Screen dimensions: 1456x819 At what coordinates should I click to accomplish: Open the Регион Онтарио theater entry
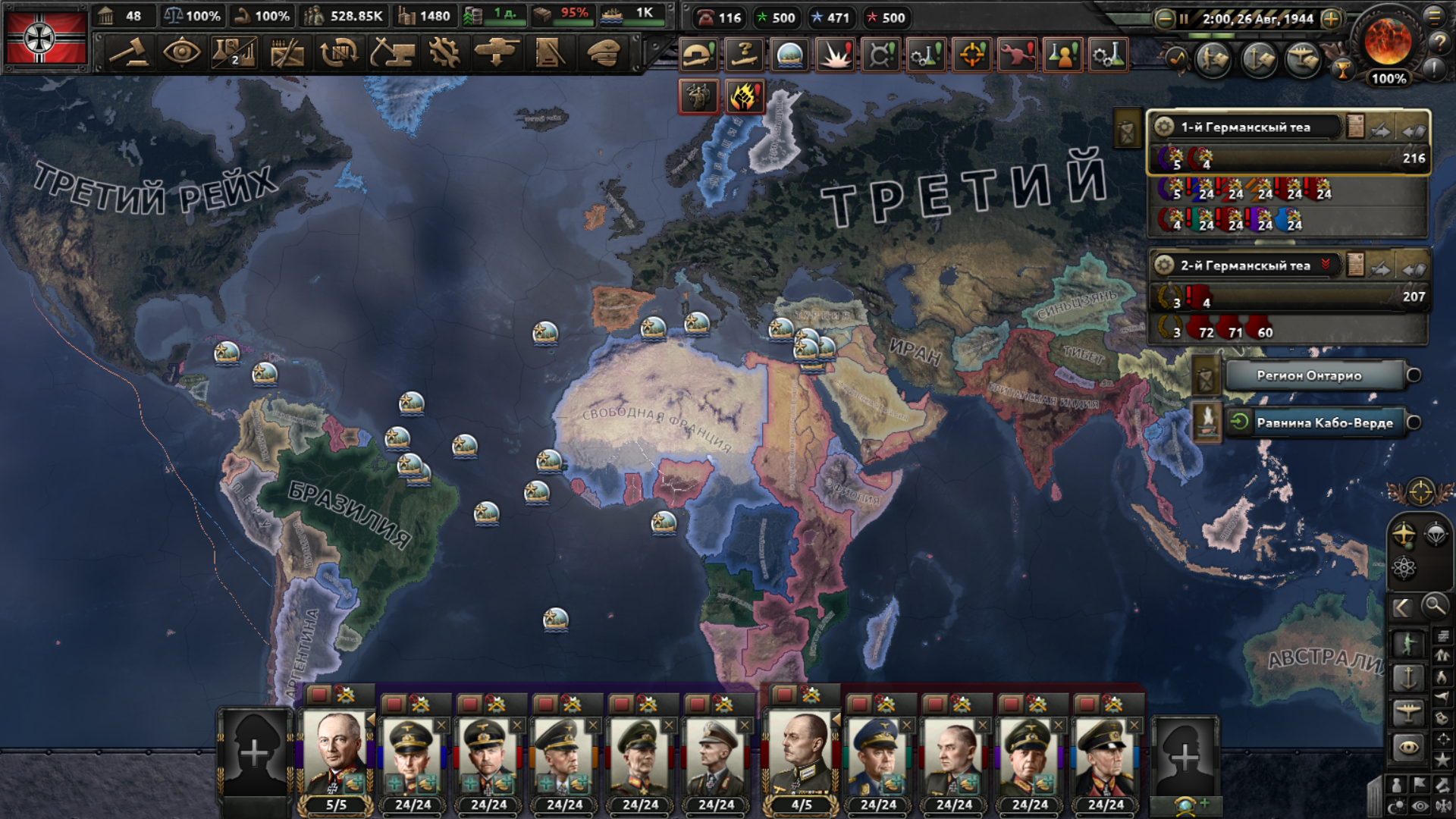[x=1310, y=375]
